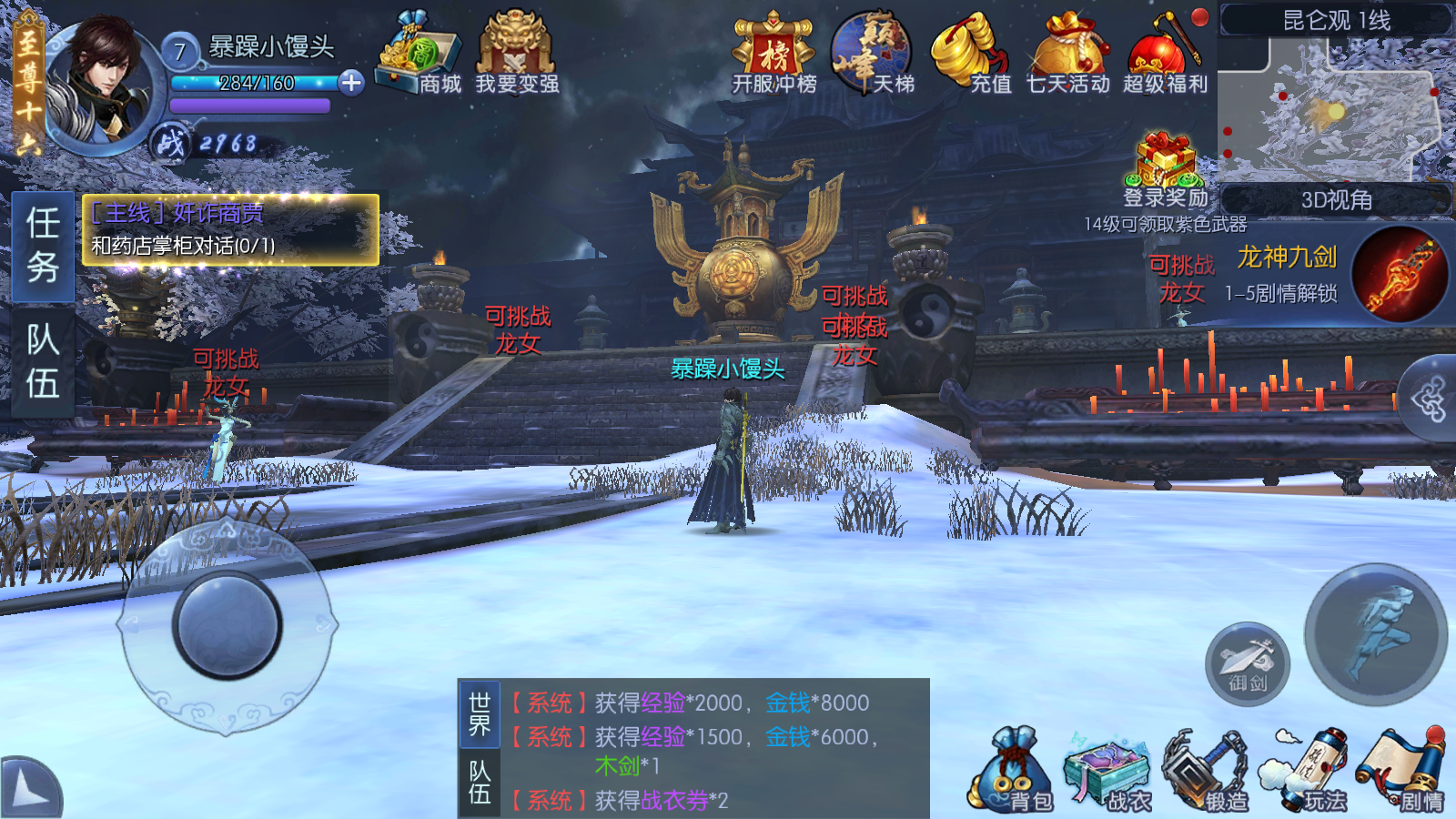Toggle the 3D视角 camera view
Screen dimensions: 1456x819
(1336, 200)
